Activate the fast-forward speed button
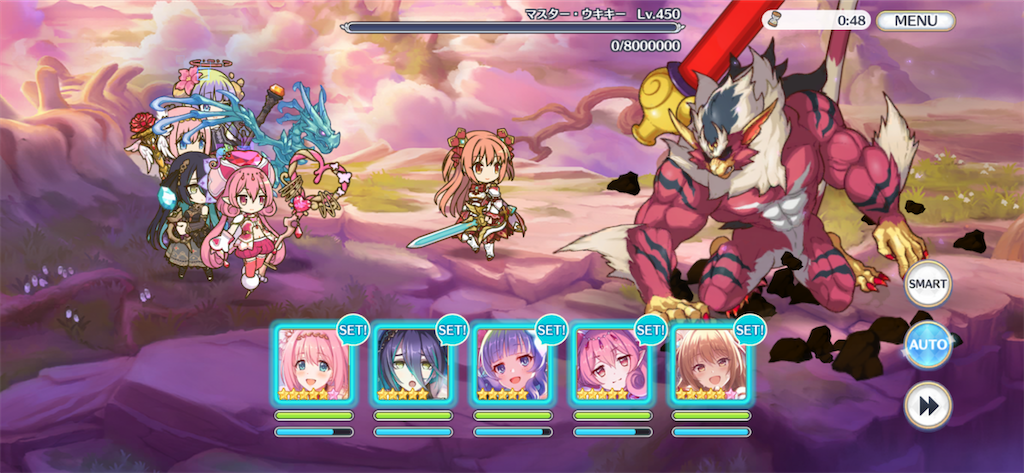The width and height of the screenshot is (1024, 473). pos(927,405)
